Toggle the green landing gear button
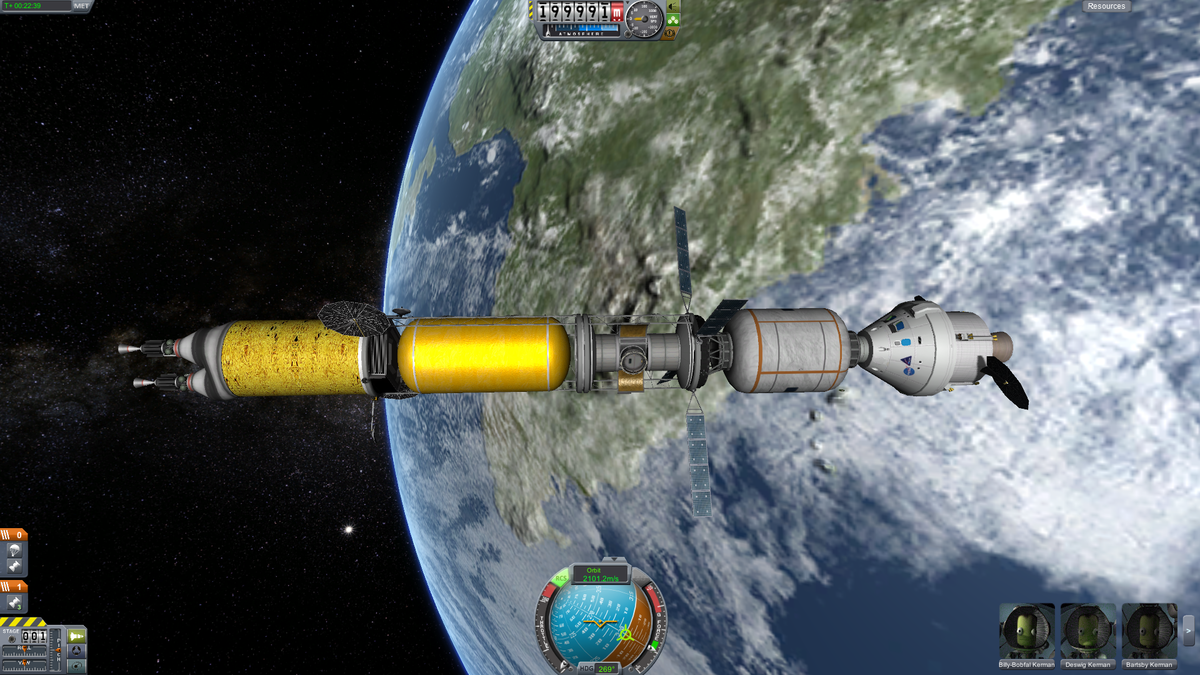This screenshot has width=1200, height=675. [x=674, y=20]
